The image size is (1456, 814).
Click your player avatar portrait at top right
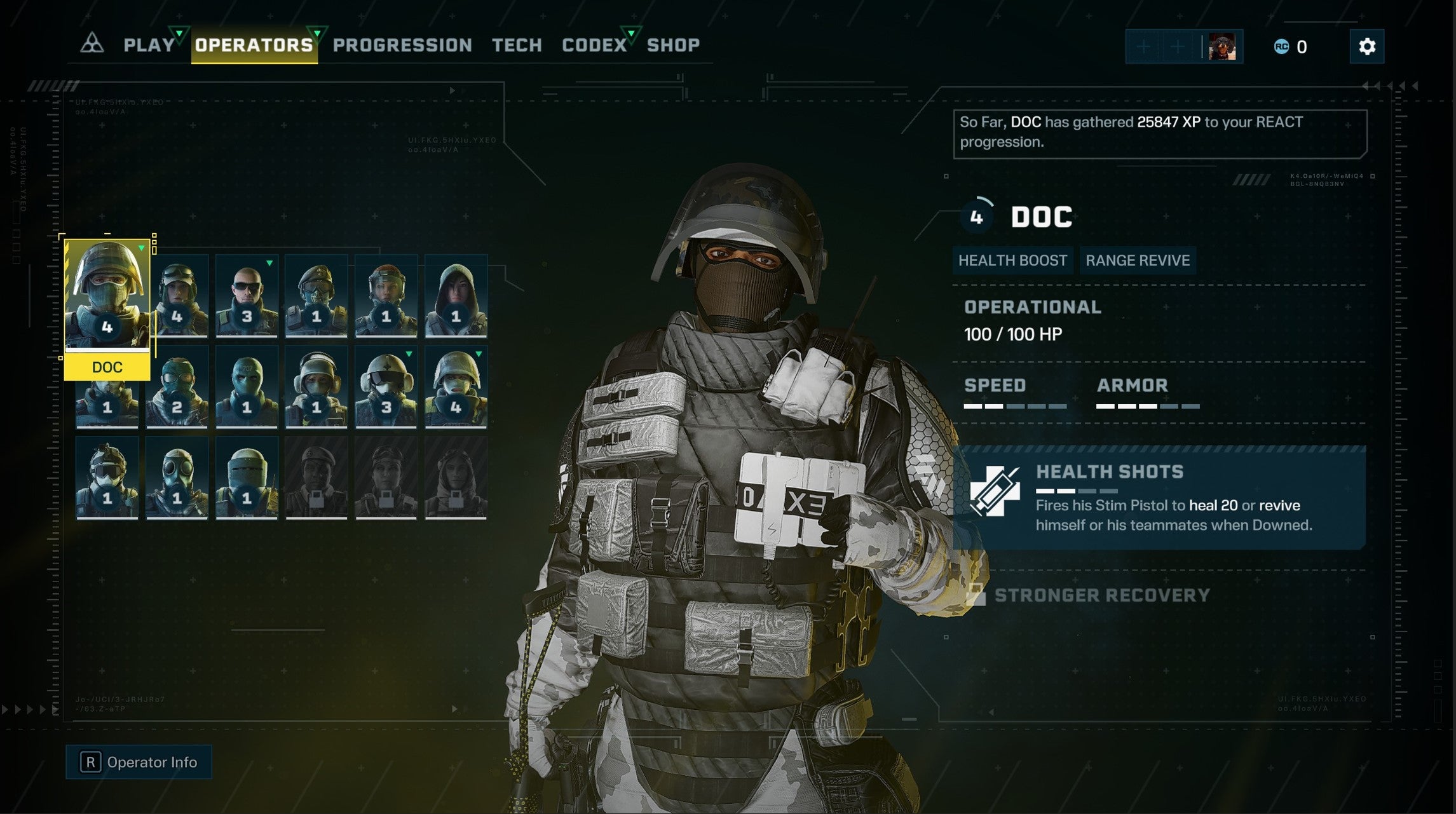click(x=1224, y=45)
